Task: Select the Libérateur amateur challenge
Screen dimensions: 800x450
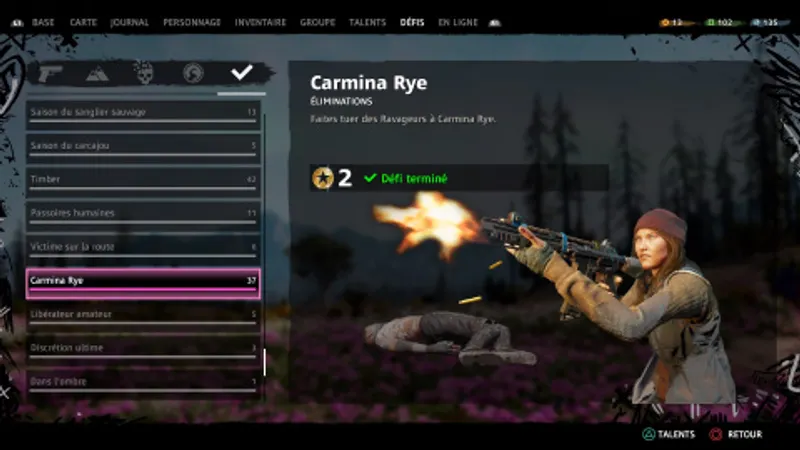Action: tap(143, 315)
